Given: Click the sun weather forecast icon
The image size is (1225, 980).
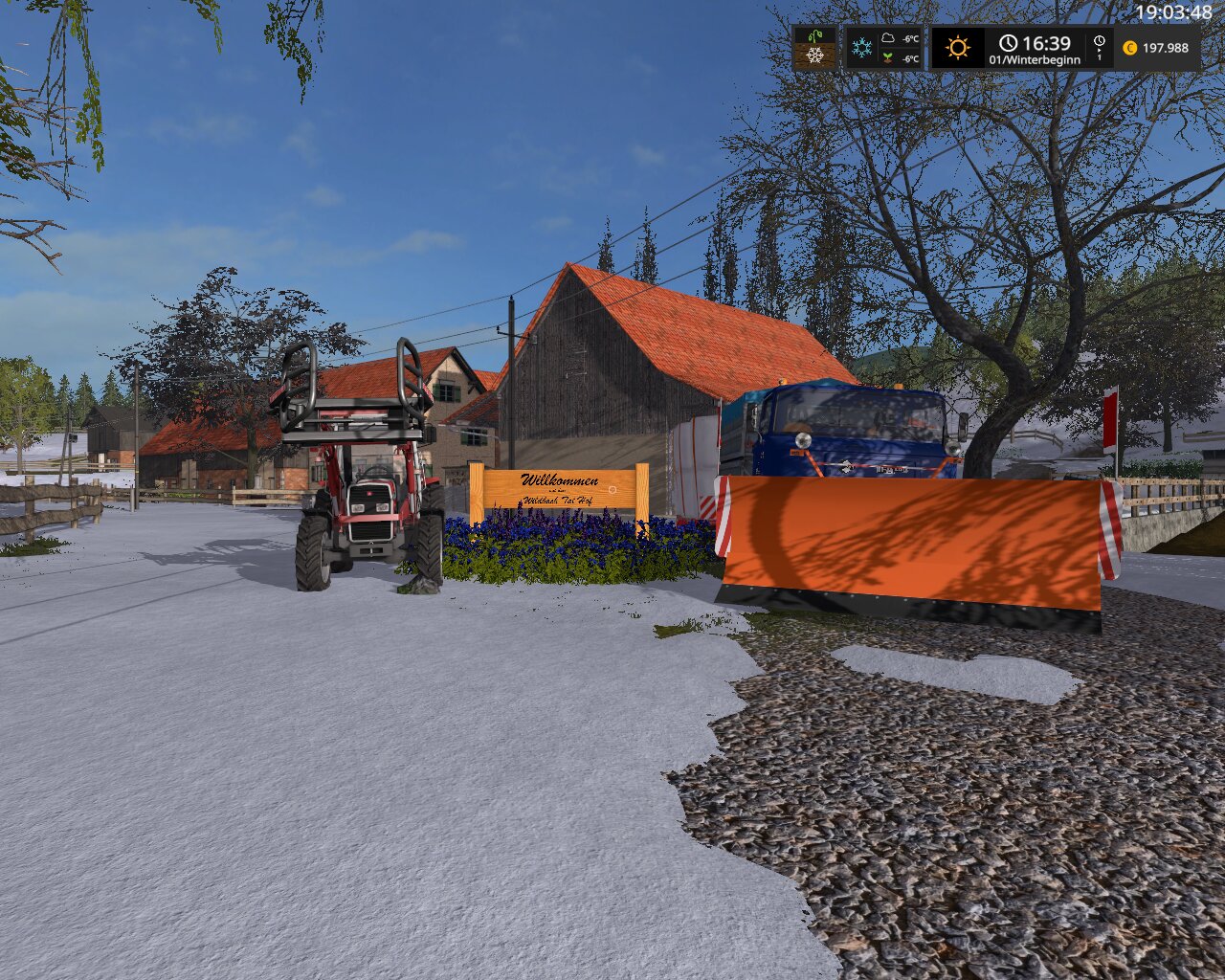Looking at the screenshot, I should tap(958, 47).
